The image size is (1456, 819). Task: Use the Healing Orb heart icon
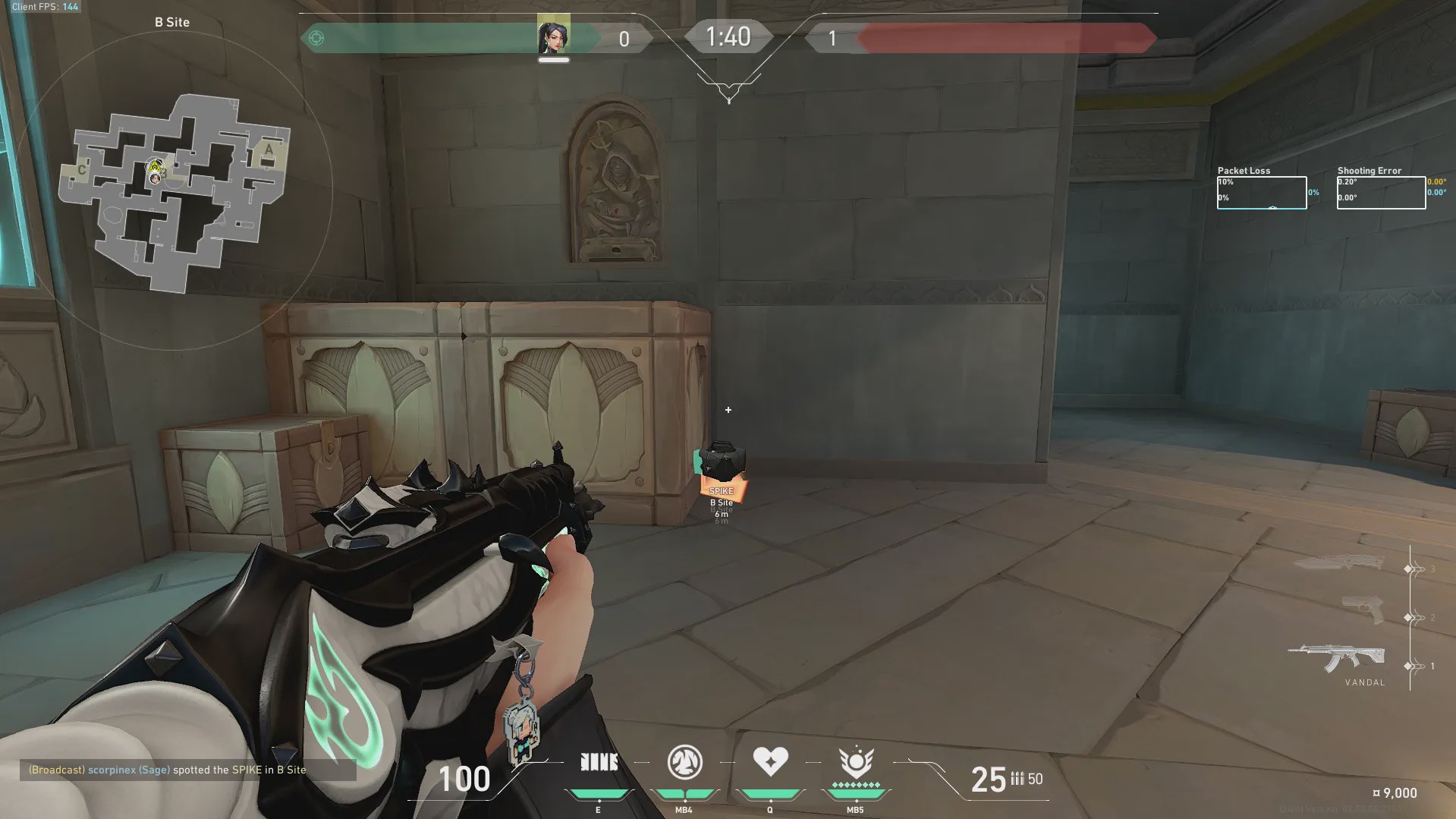pos(770,761)
